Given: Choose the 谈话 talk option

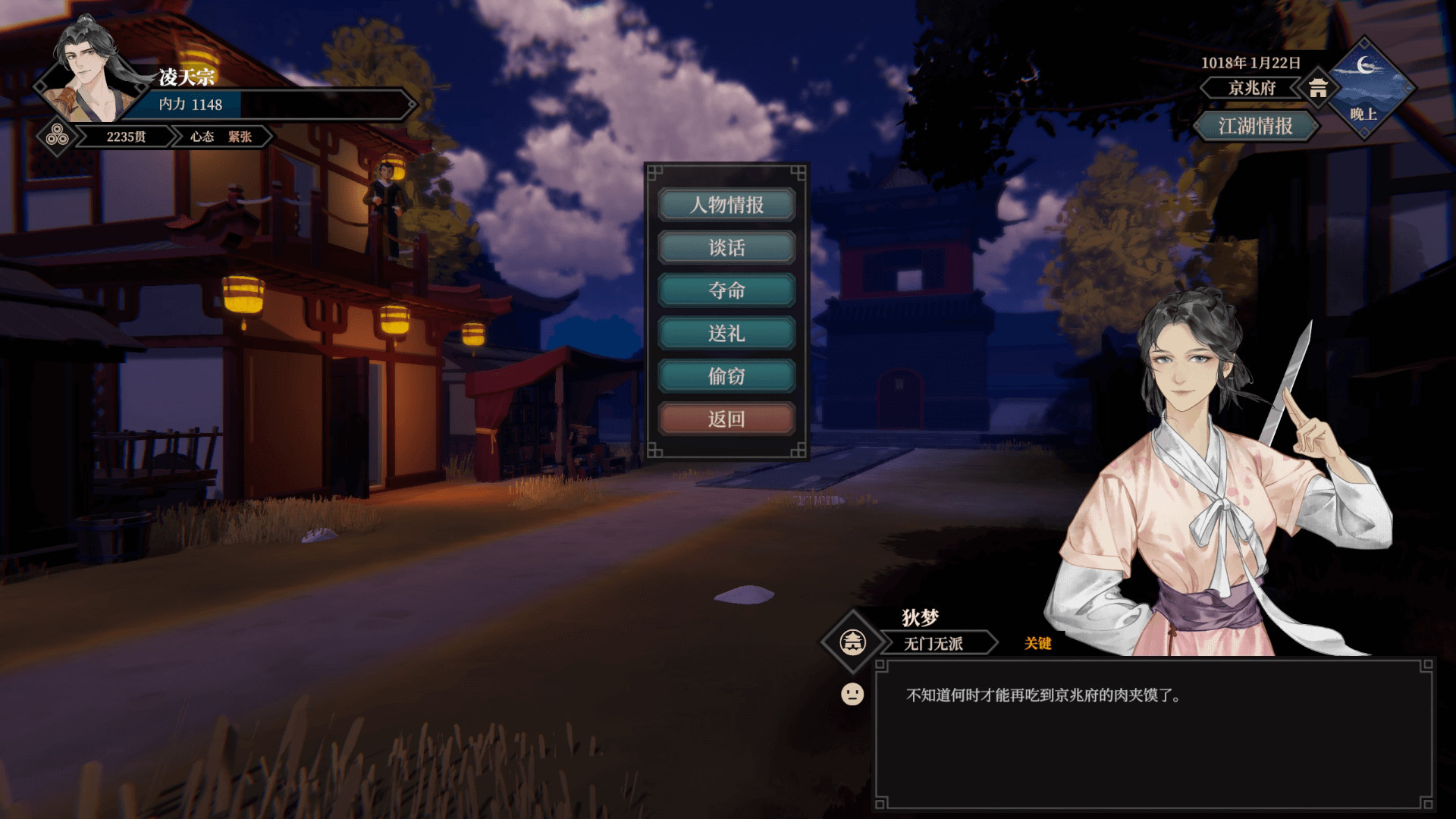Looking at the screenshot, I should (x=726, y=248).
